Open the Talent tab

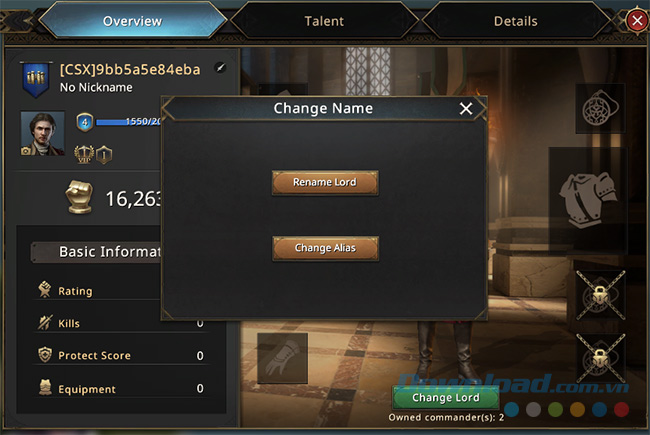[324, 20]
